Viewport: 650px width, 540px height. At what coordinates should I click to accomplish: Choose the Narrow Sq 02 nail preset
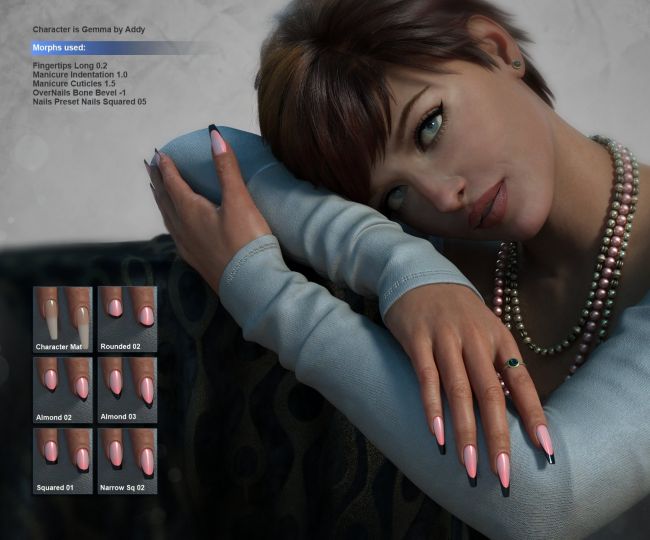click(x=127, y=459)
